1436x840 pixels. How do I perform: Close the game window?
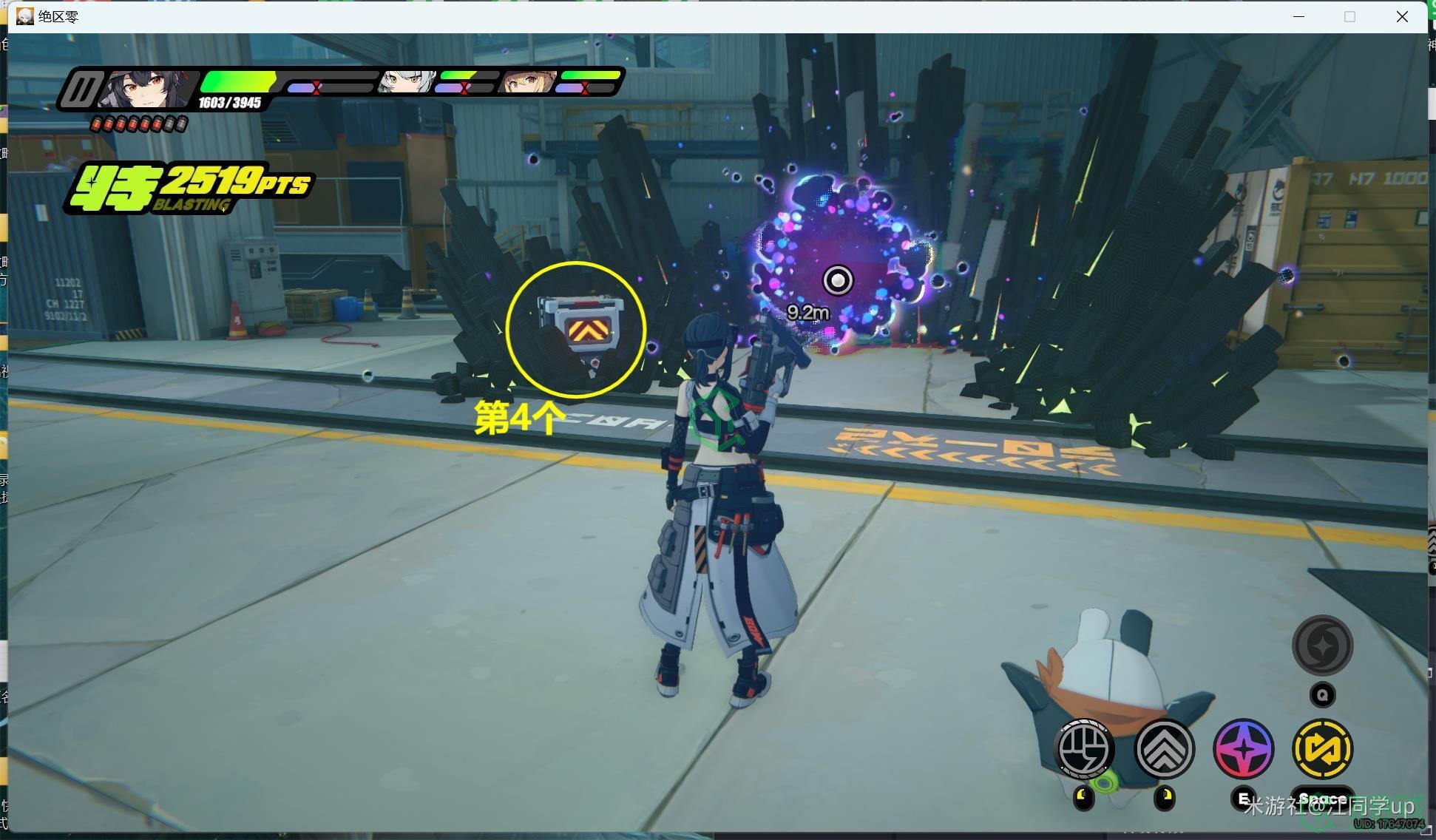point(1402,16)
